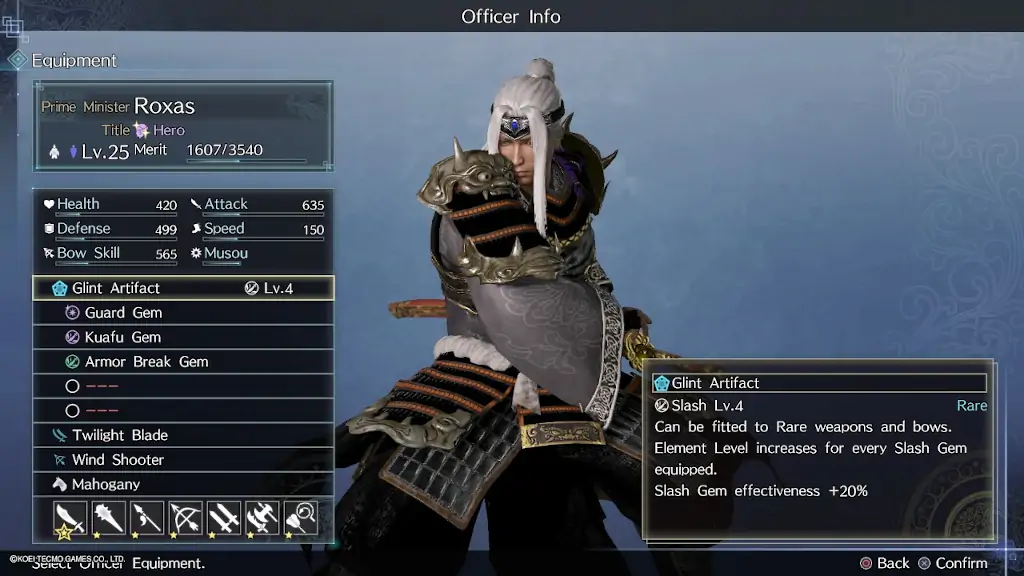
Task: Select the Kuafu Gem slot
Action: [183, 337]
